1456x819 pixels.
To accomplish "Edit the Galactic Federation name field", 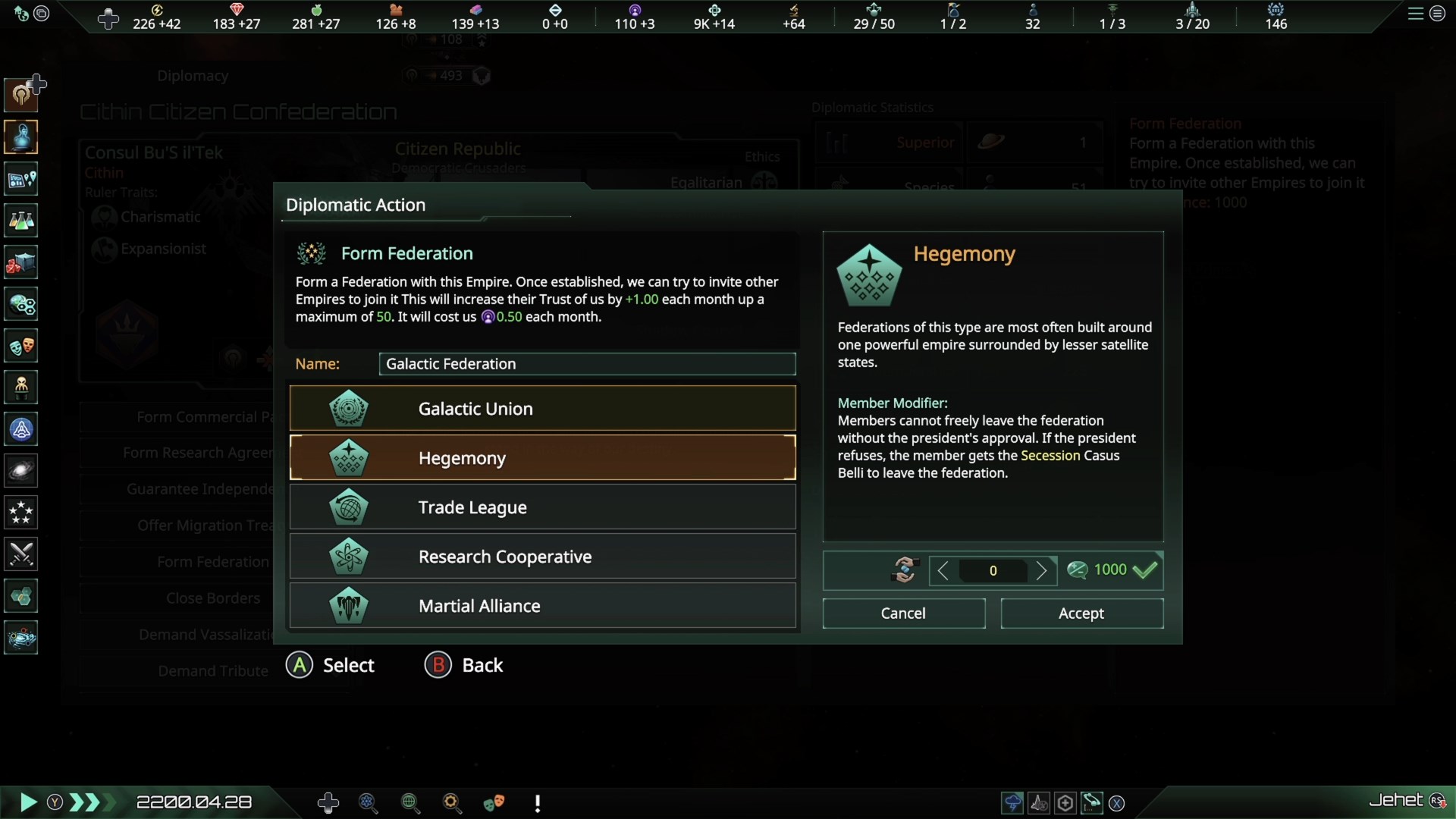I will coord(586,364).
